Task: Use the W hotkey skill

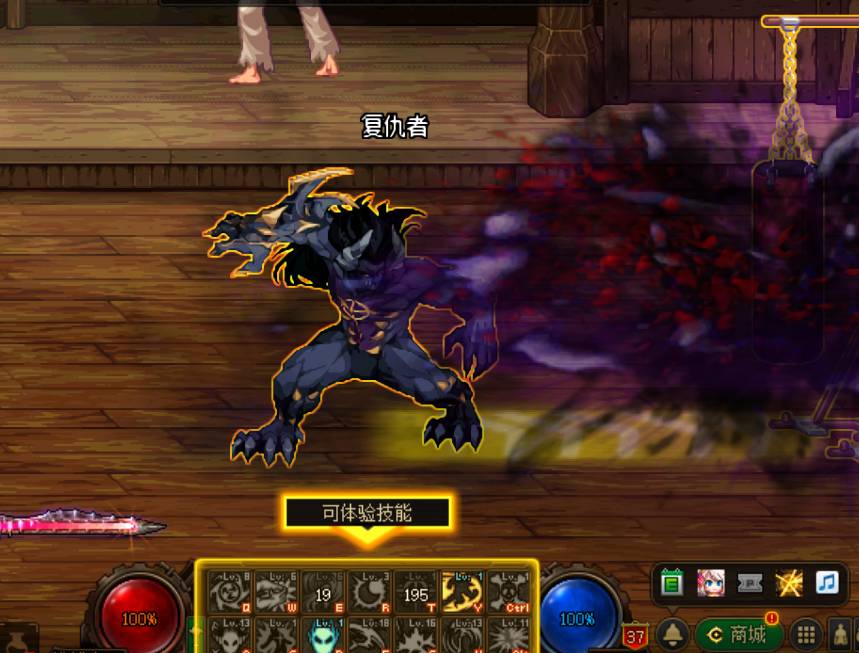Action: [276, 593]
